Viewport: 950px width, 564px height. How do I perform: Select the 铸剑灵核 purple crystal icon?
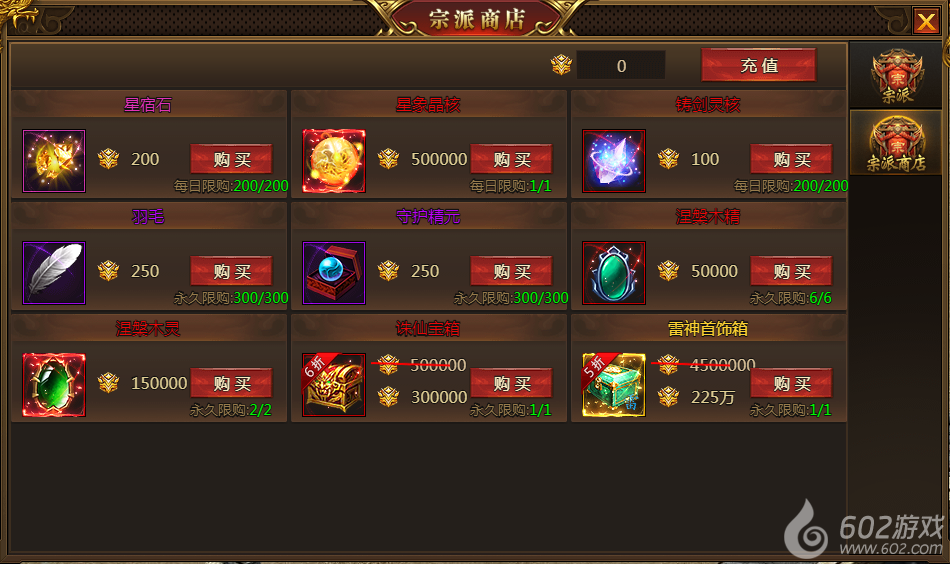(x=614, y=160)
